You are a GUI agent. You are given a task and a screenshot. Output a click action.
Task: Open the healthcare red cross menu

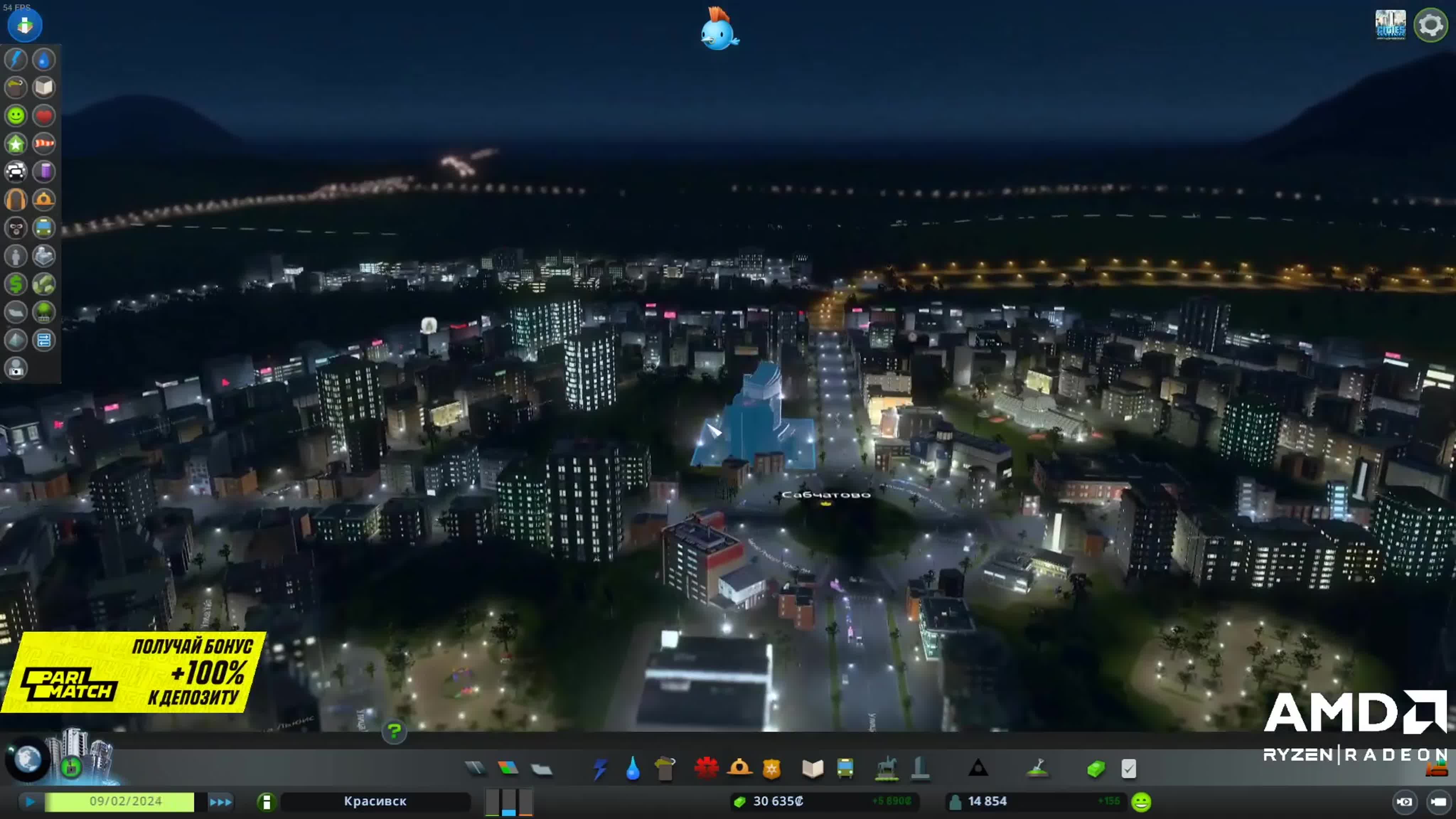coord(706,768)
